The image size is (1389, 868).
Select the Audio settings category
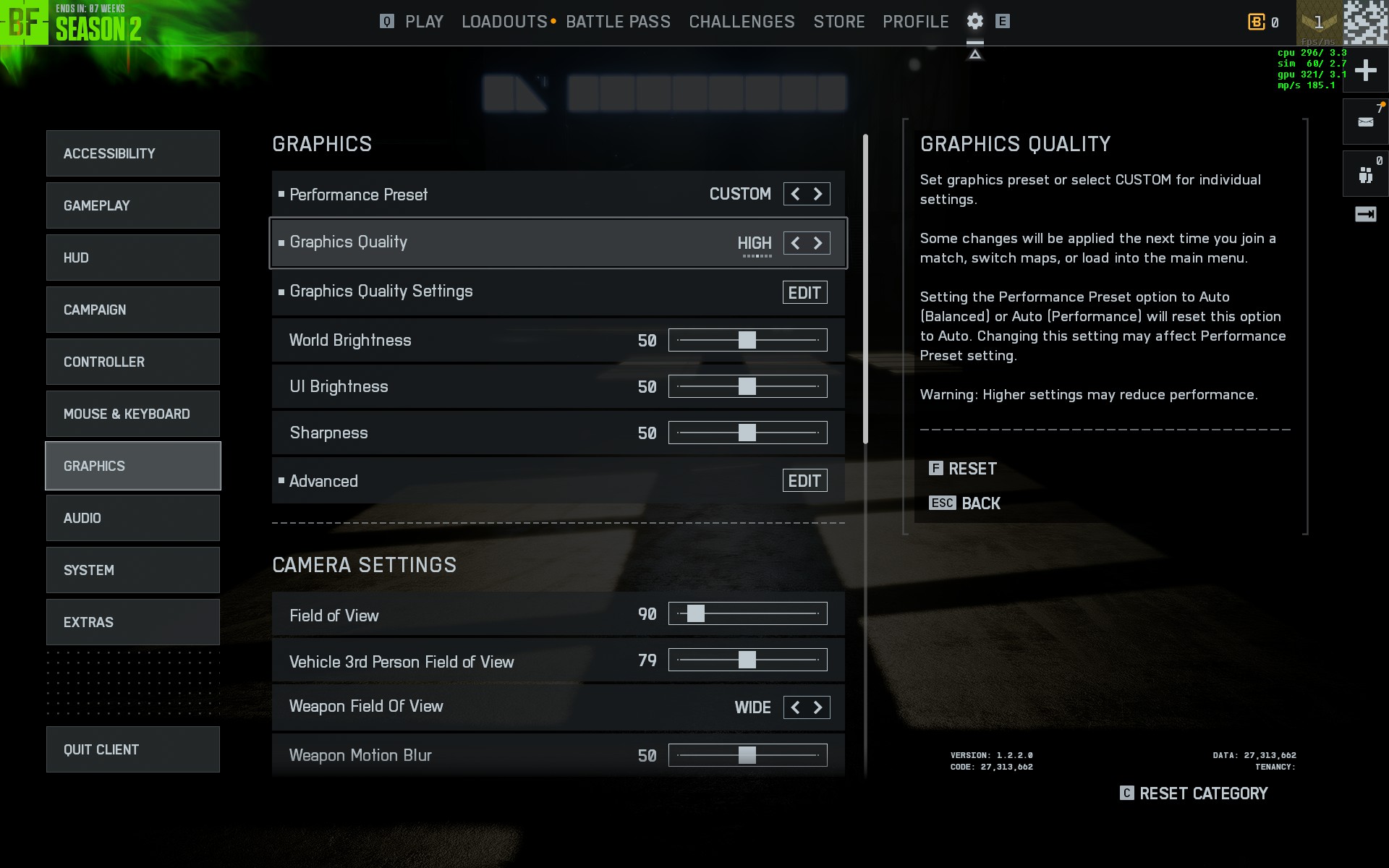pos(133,518)
